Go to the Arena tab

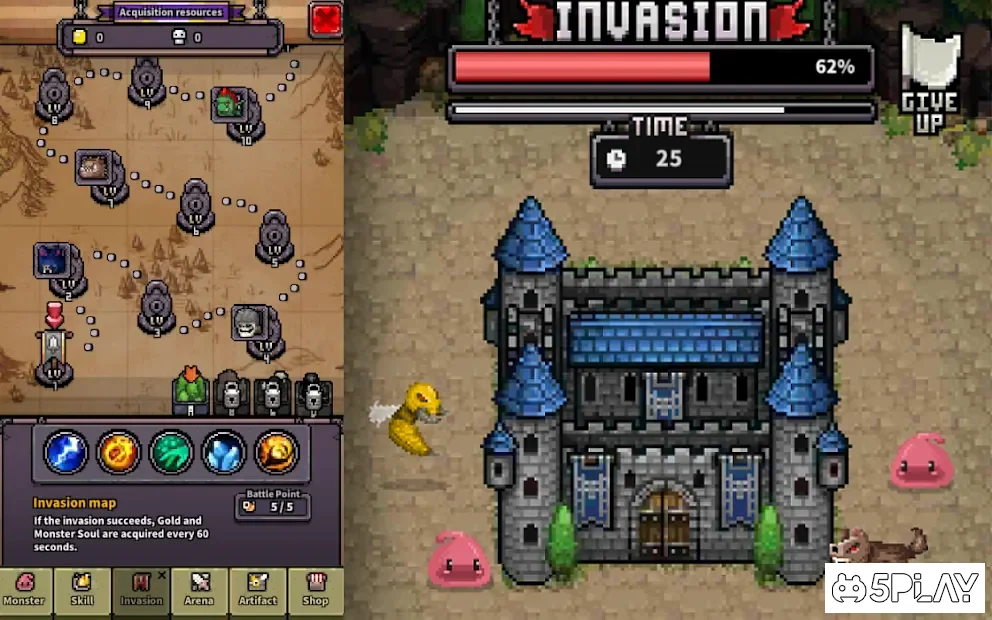click(199, 590)
